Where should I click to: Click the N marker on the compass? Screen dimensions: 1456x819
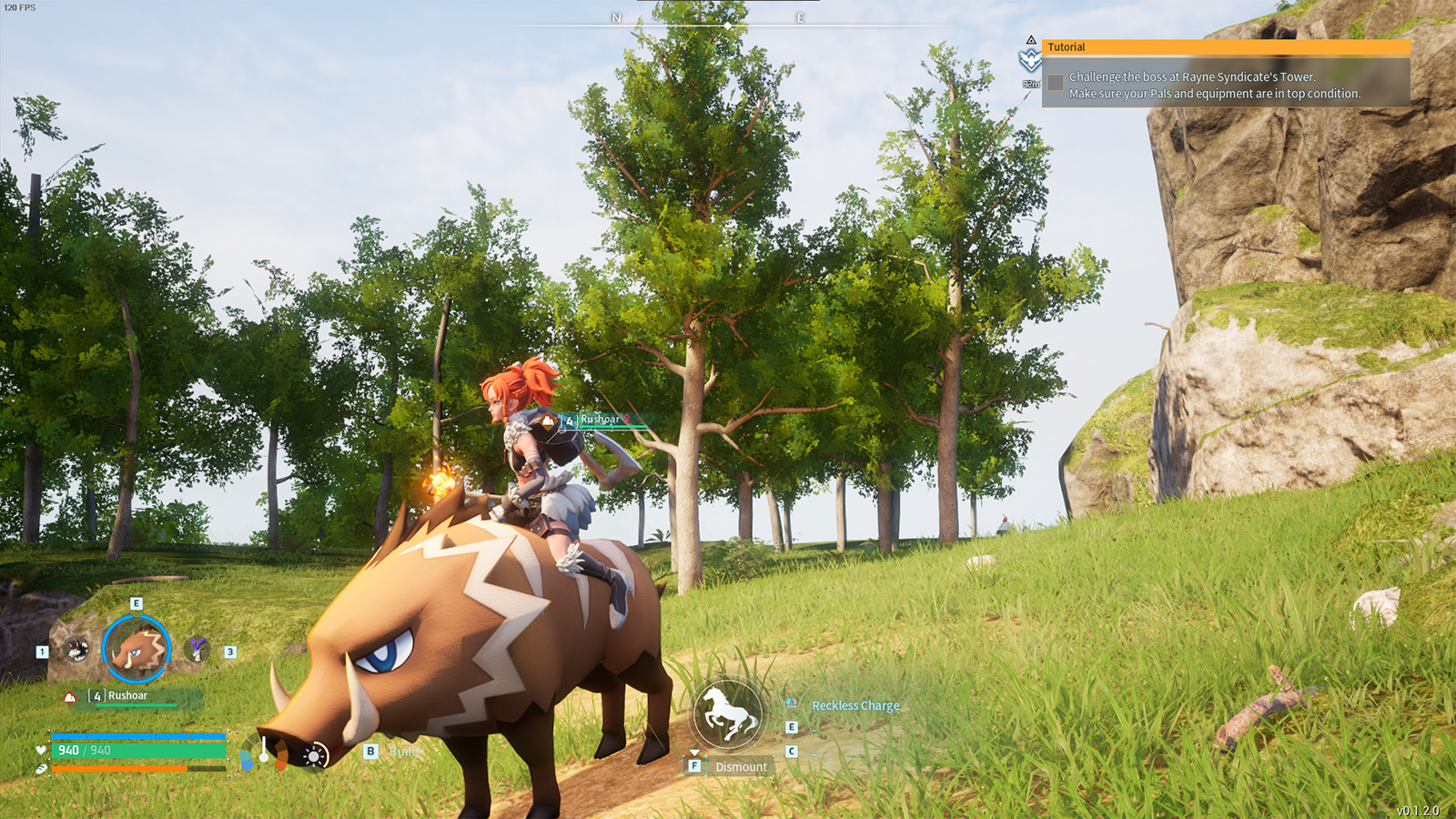[618, 15]
